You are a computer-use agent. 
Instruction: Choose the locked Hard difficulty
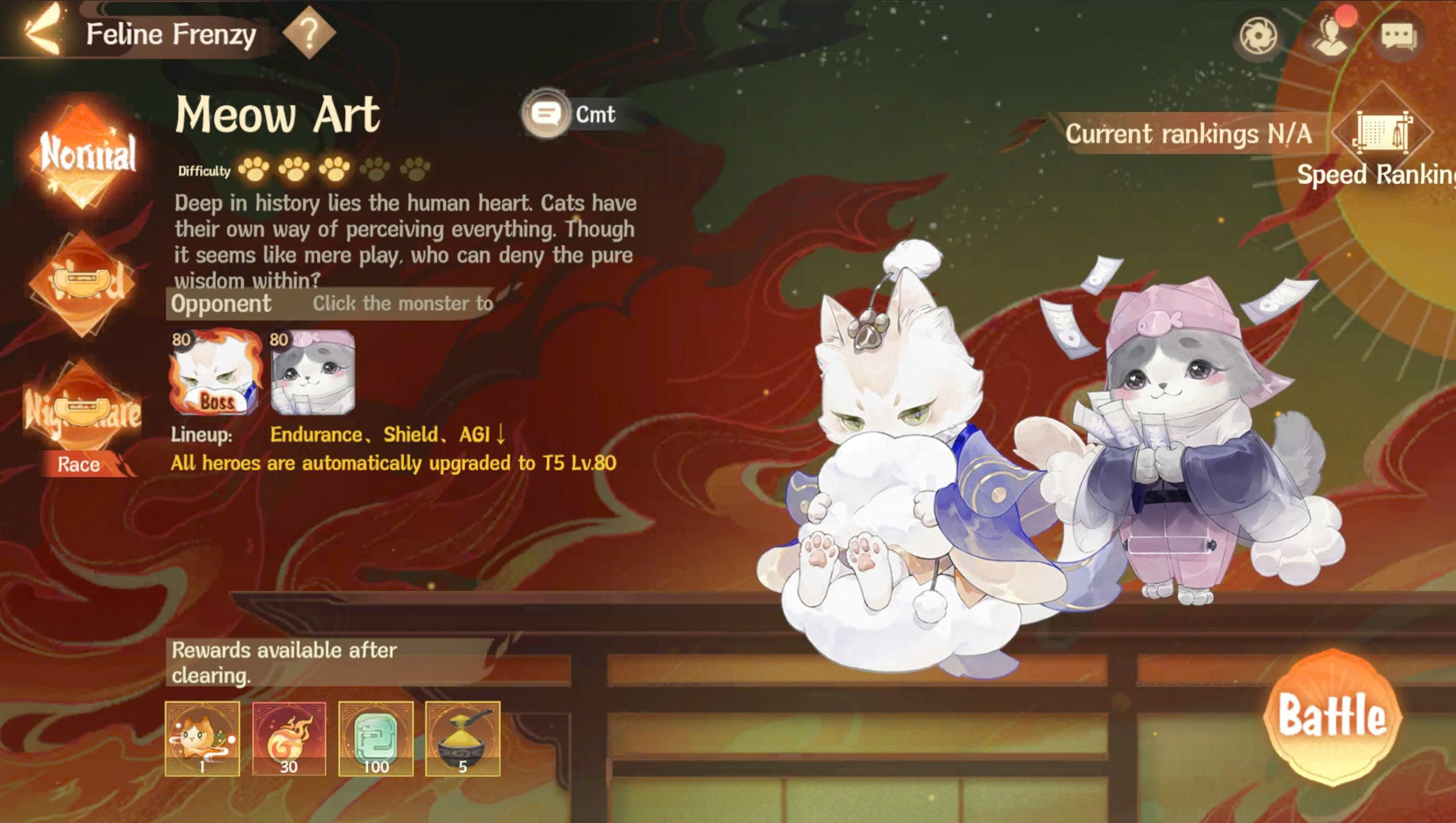83,283
